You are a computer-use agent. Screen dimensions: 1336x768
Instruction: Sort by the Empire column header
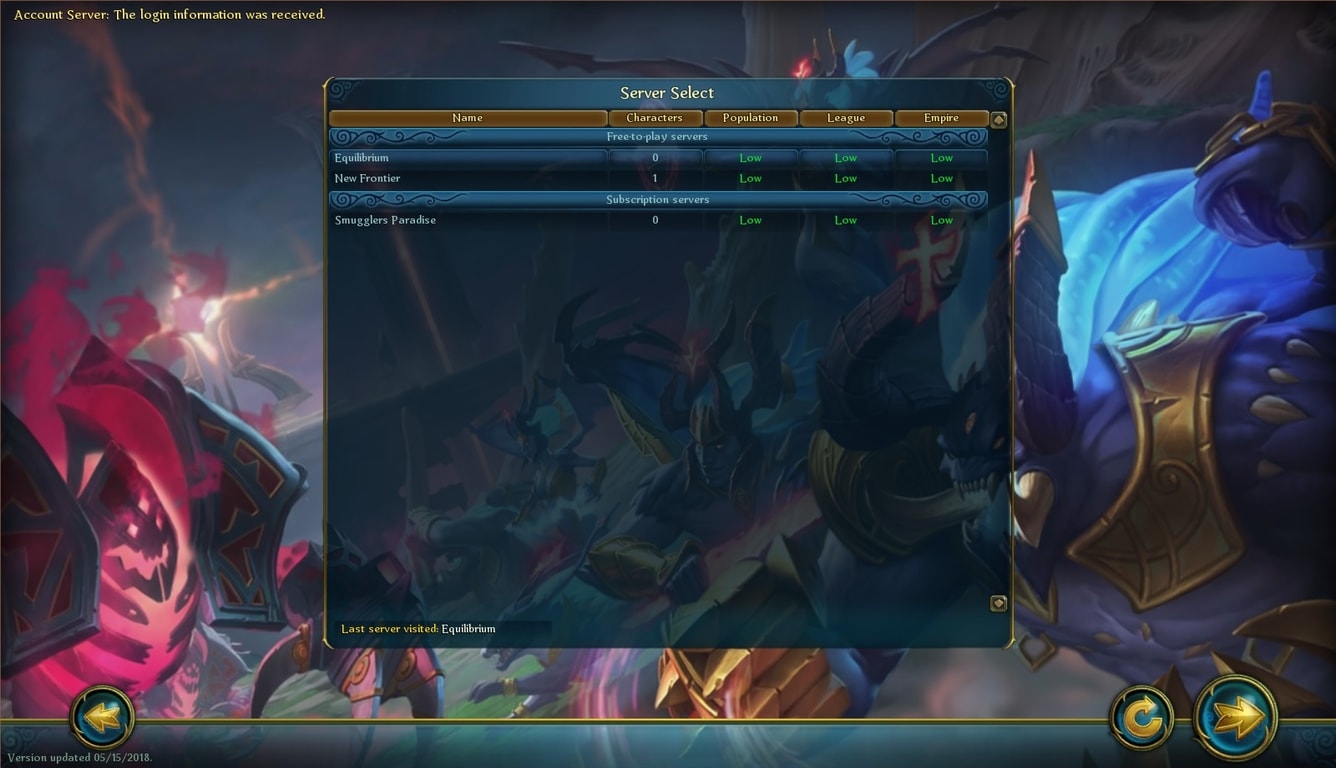tap(941, 118)
